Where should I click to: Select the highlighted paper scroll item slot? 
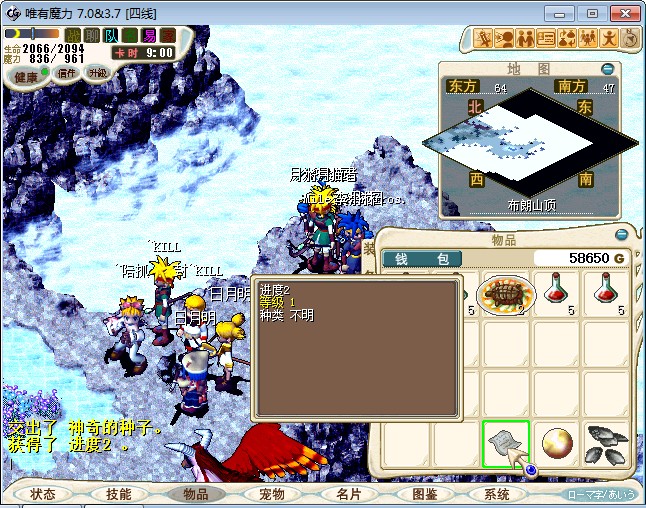coord(507,443)
